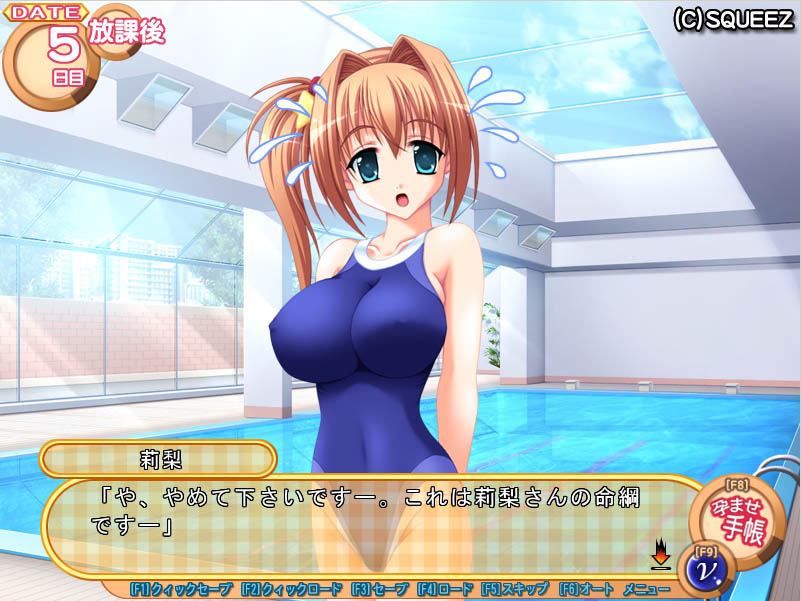Click the クイックセーブ quick save button
The height and width of the screenshot is (601, 801).
tap(182, 590)
